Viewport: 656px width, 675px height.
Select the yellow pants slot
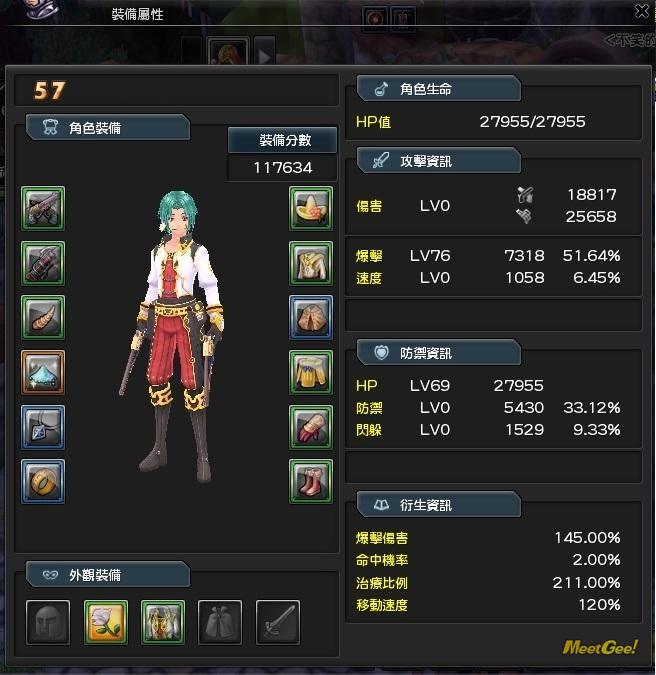[x=311, y=372]
